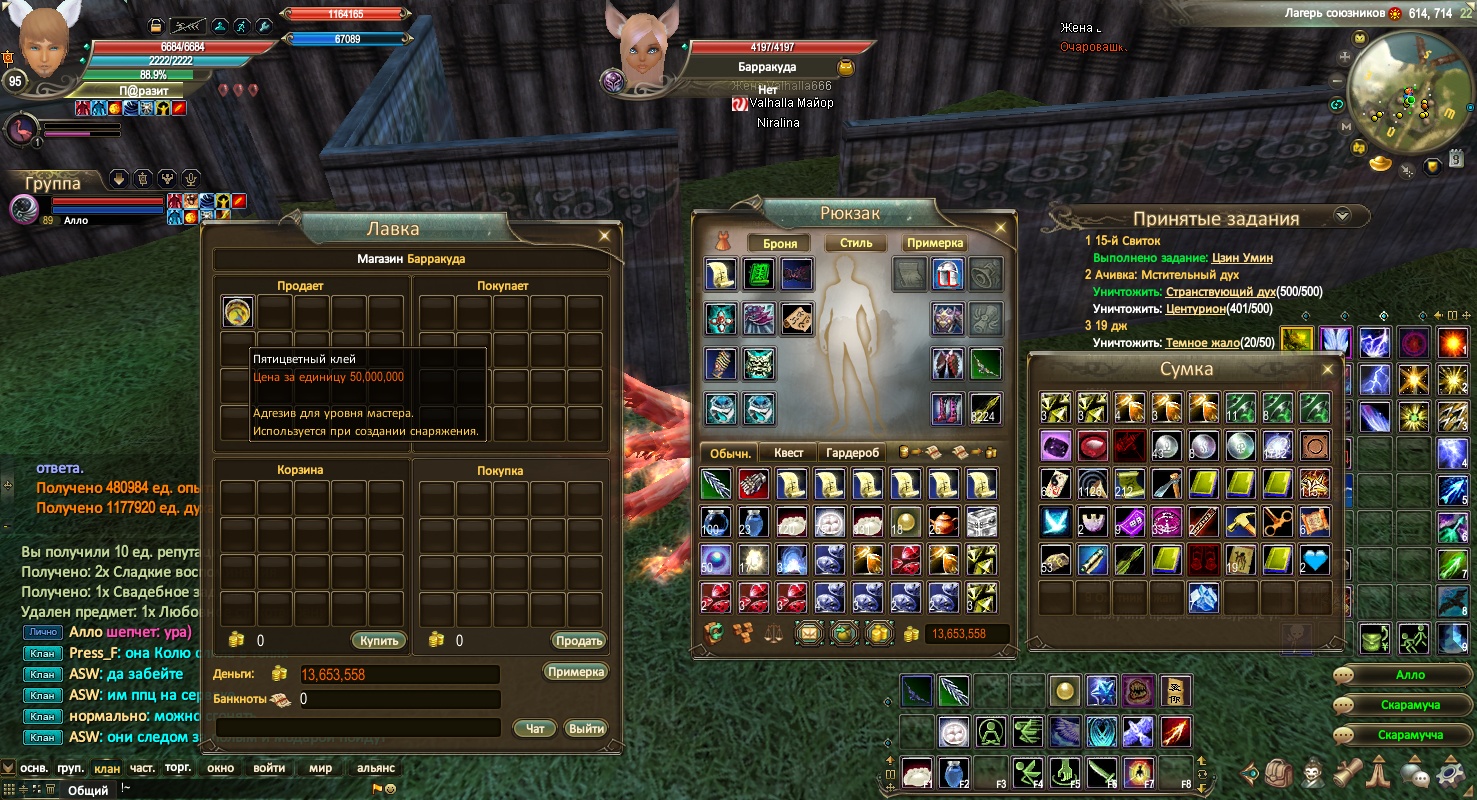Click the Продать button
The width and height of the screenshot is (1477, 800).
578,640
